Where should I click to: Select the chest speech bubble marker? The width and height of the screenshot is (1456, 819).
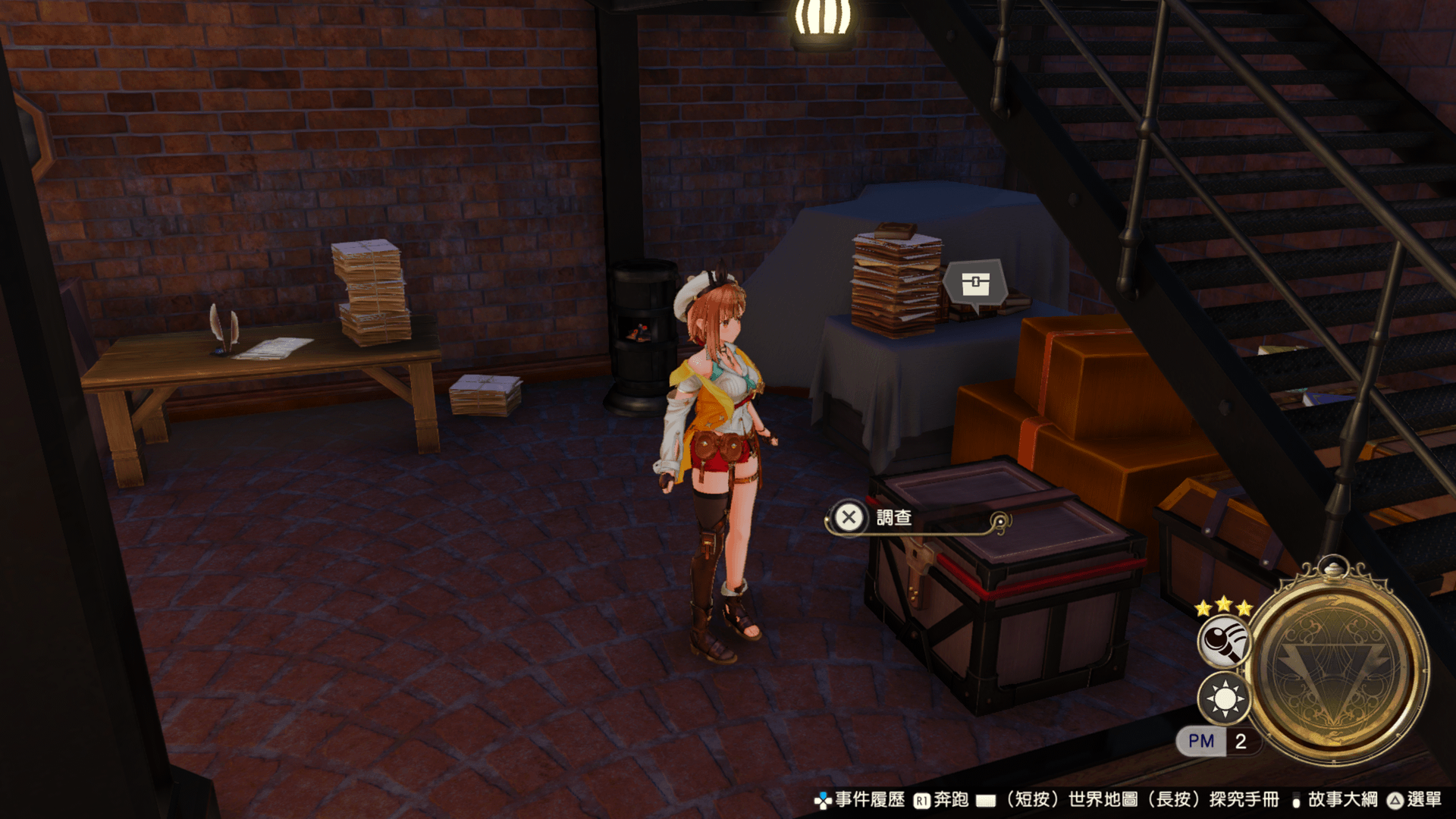(975, 284)
